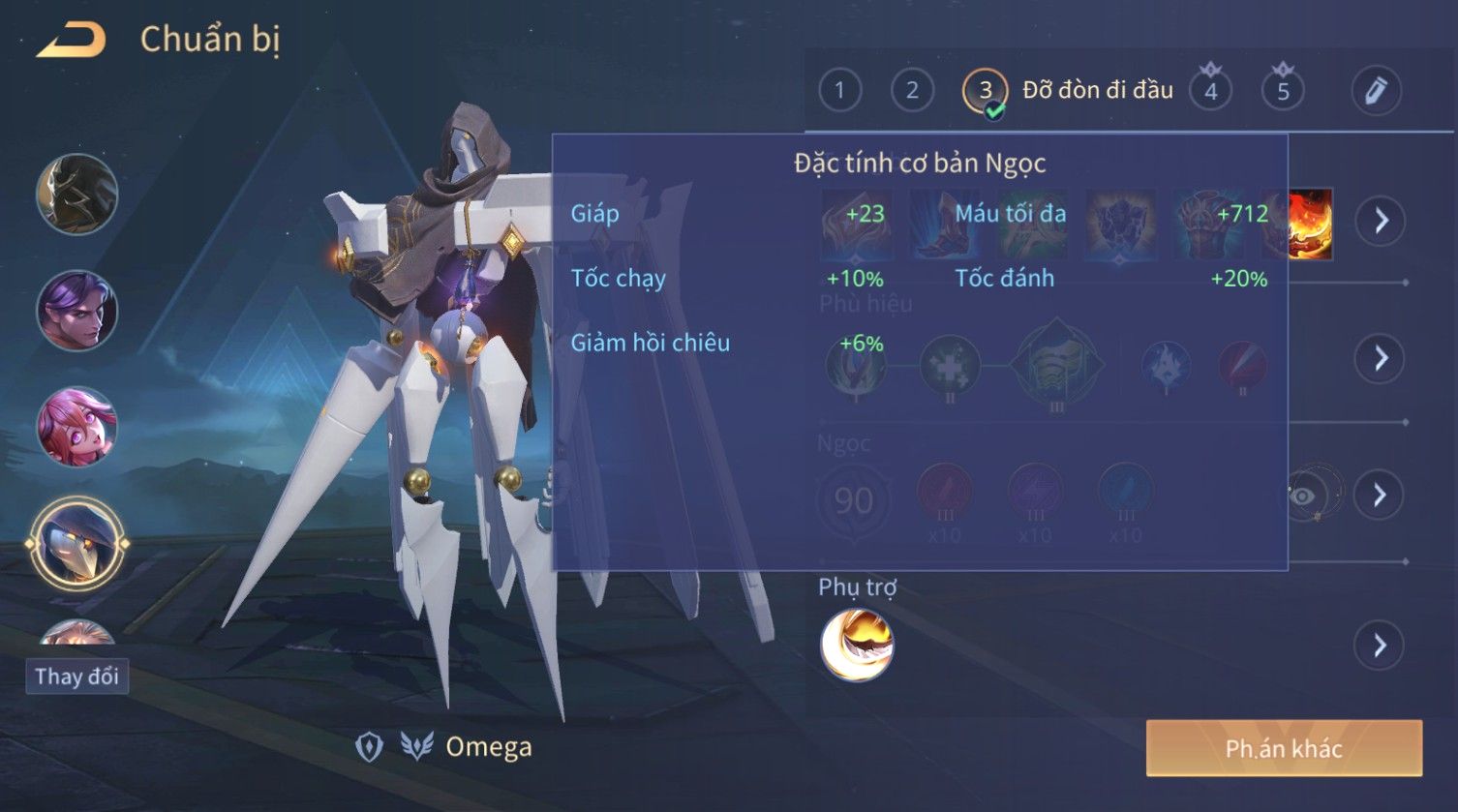Choose the dark armored hero portrait
1458x812 pixels.
click(x=76, y=194)
